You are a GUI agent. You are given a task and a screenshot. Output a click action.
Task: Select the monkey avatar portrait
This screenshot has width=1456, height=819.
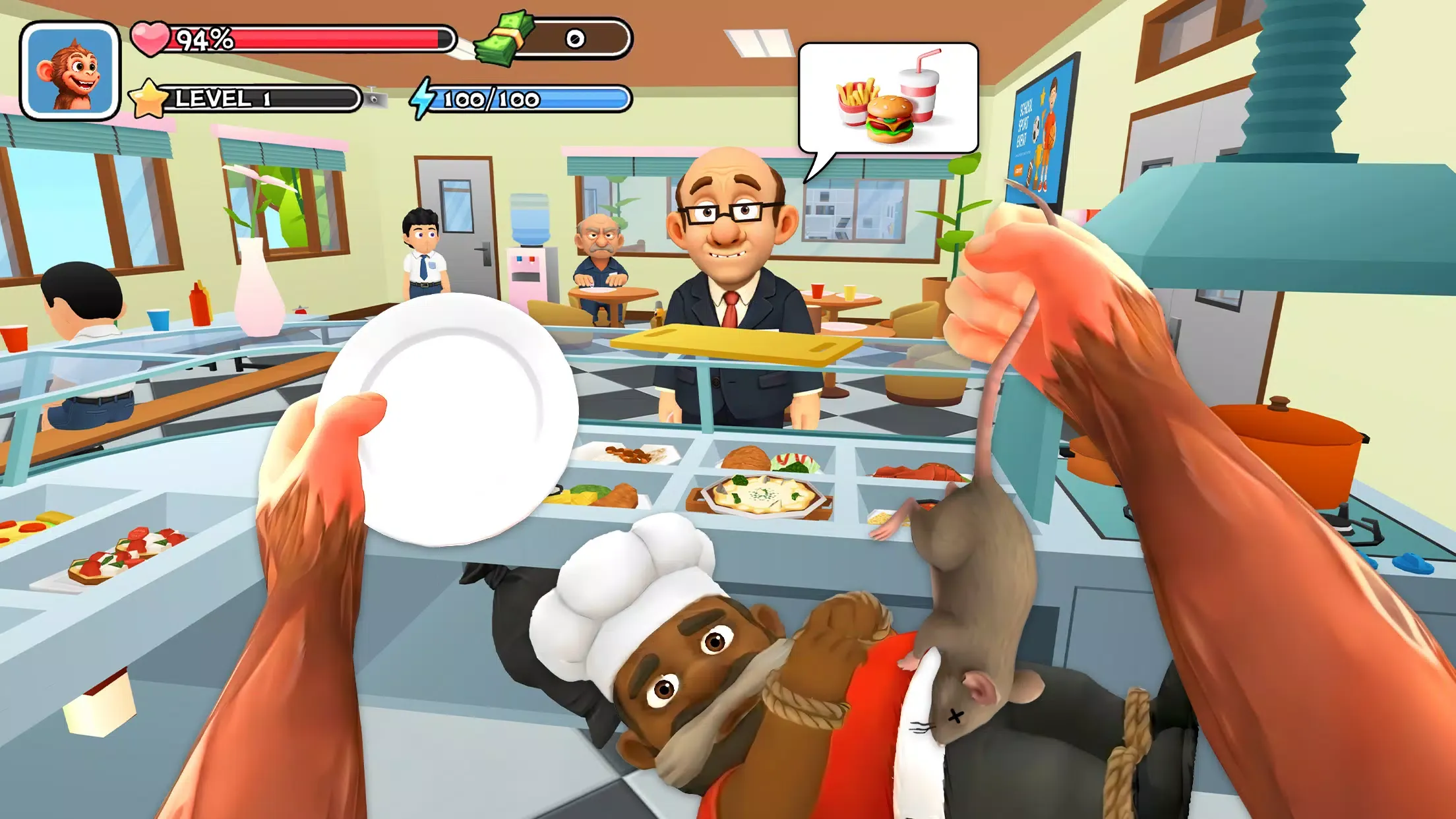pyautogui.click(x=69, y=69)
